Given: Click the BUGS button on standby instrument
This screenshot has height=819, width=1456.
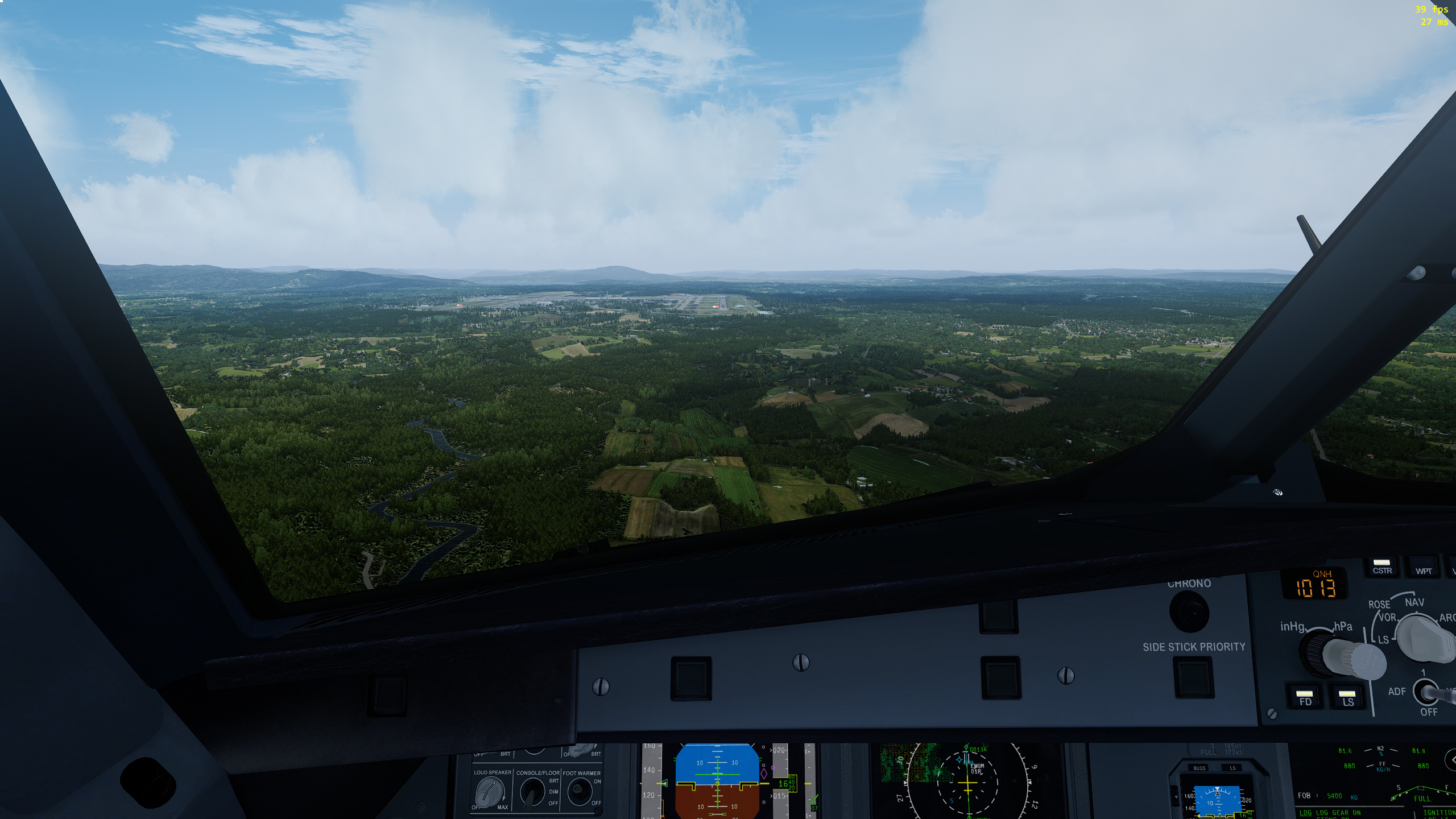Looking at the screenshot, I should [1199, 768].
